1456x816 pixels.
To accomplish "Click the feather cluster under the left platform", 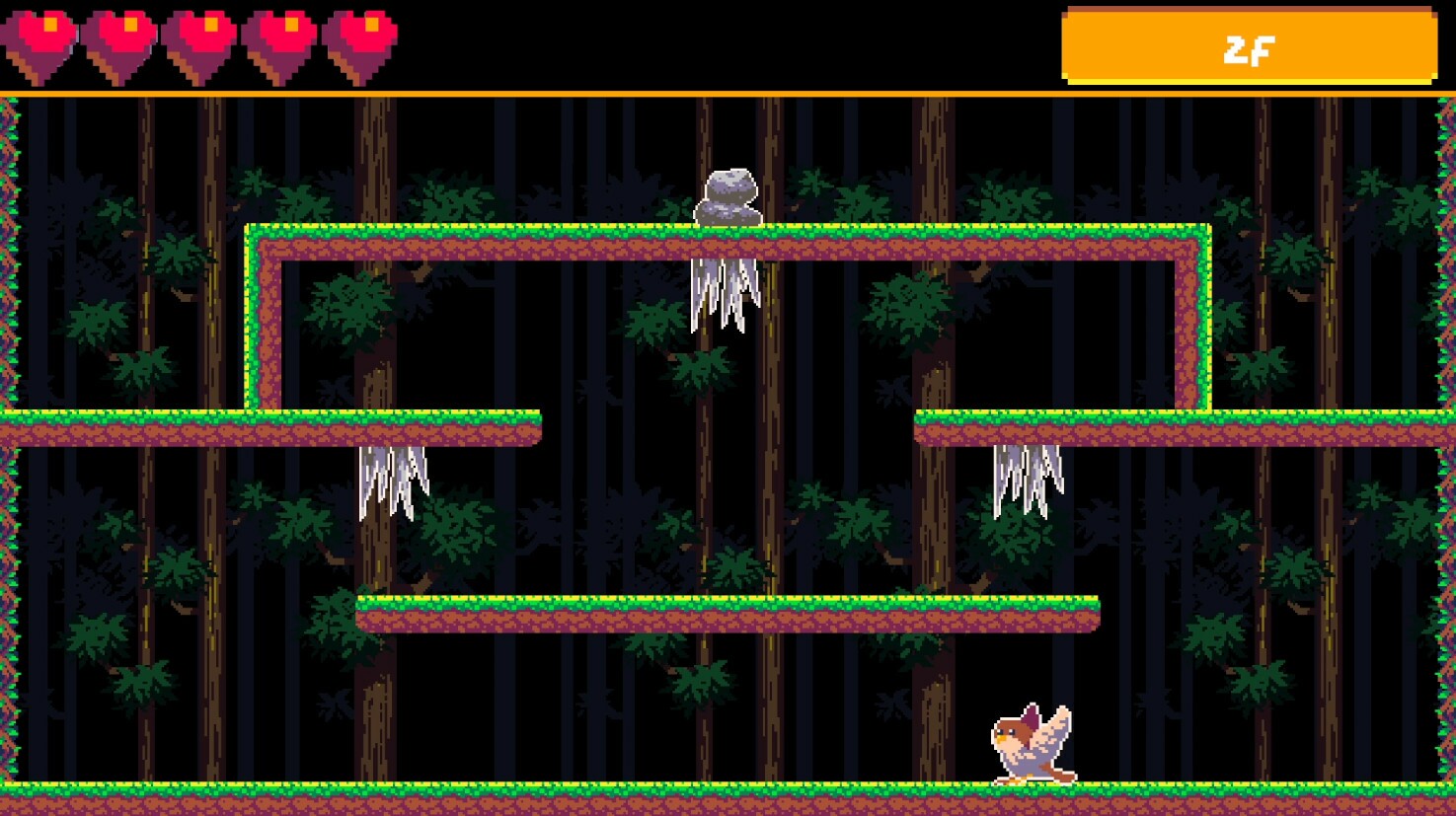I will coord(393,474).
